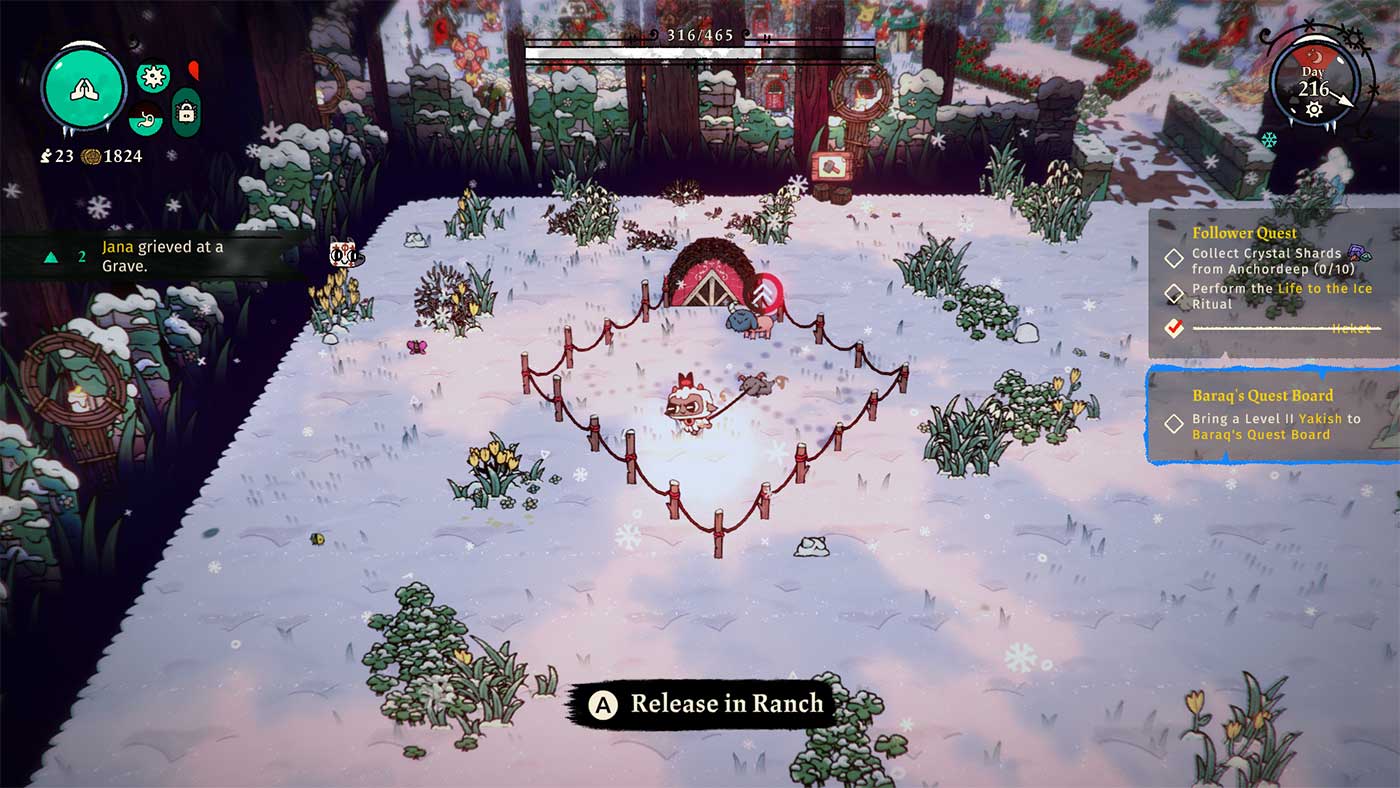Click the settings gear icon near the Faith orb

[151, 74]
